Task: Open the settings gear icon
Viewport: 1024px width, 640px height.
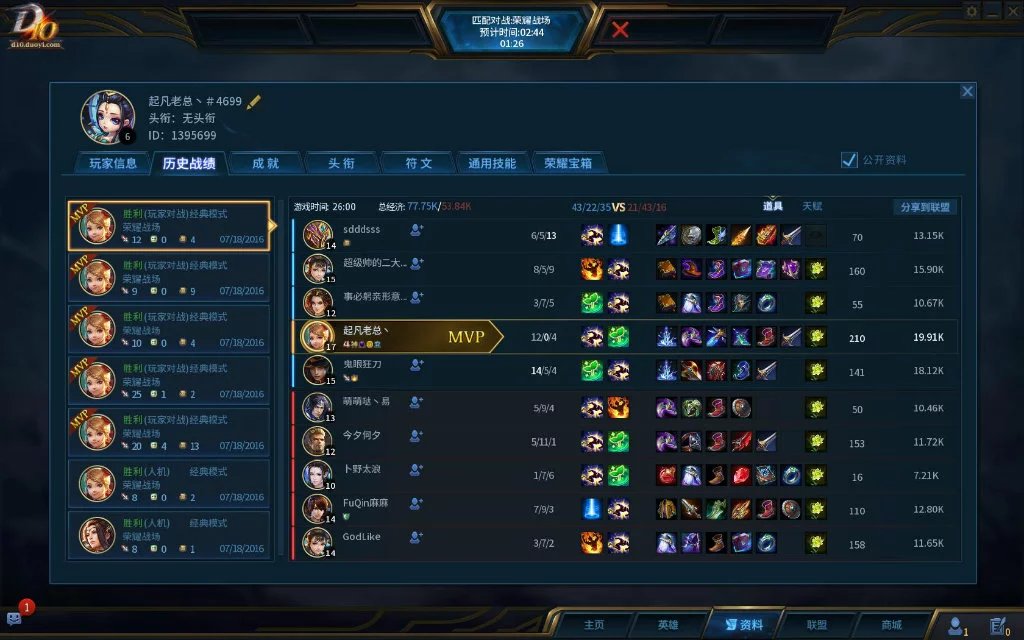Action: 972,11
